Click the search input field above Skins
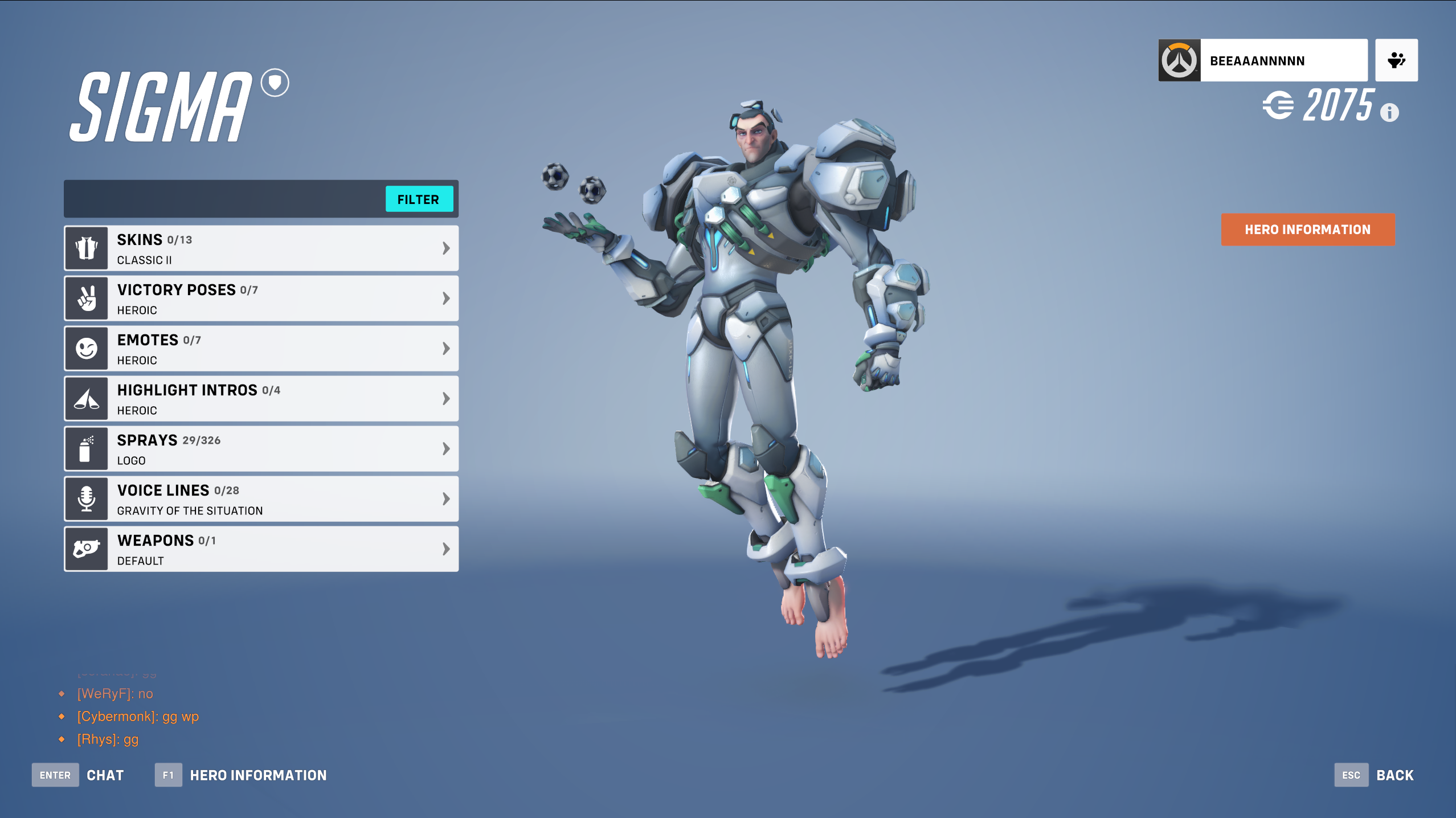 point(222,199)
